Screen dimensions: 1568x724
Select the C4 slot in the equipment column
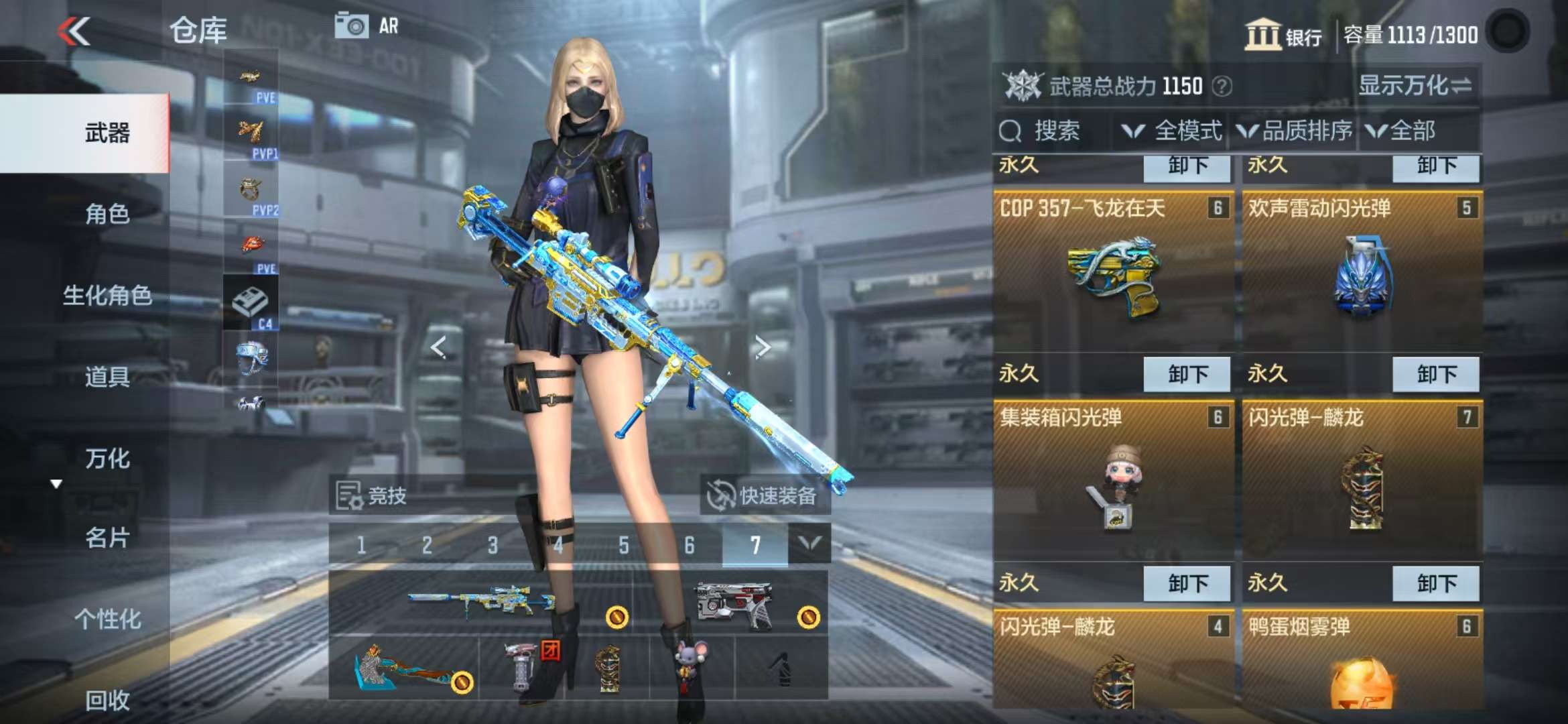[x=251, y=305]
